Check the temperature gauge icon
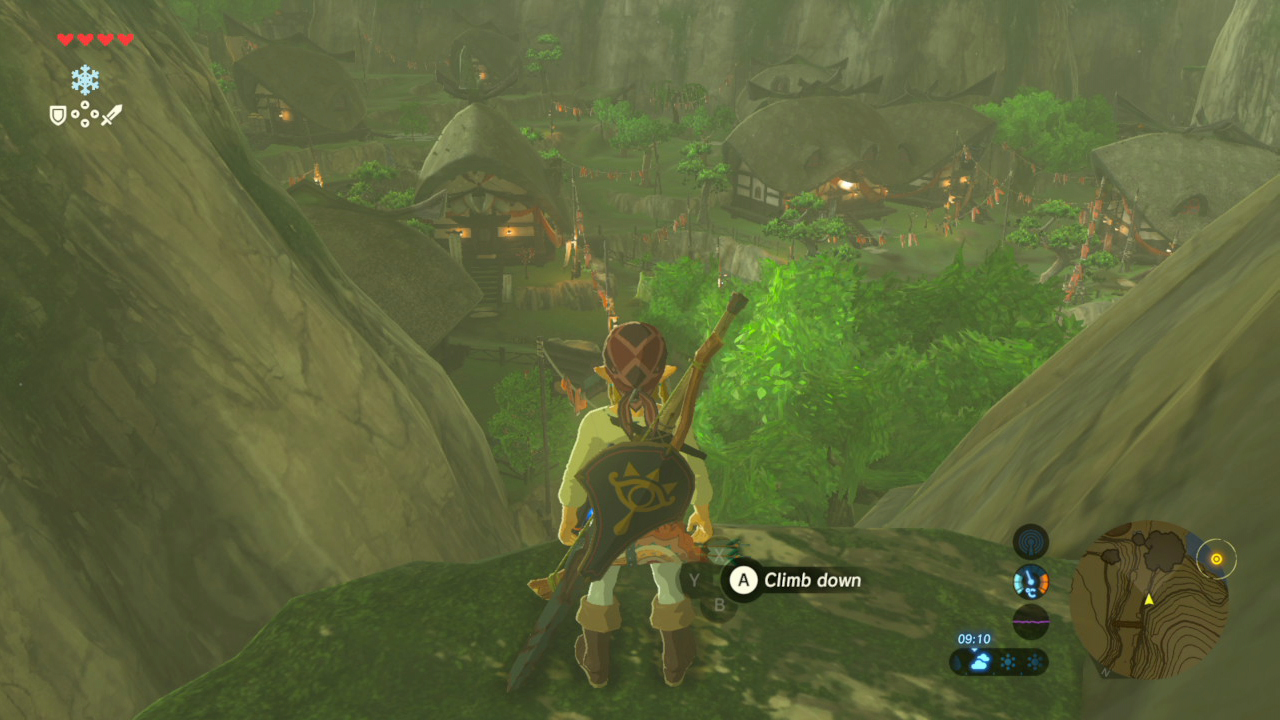 pyautogui.click(x=1030, y=581)
